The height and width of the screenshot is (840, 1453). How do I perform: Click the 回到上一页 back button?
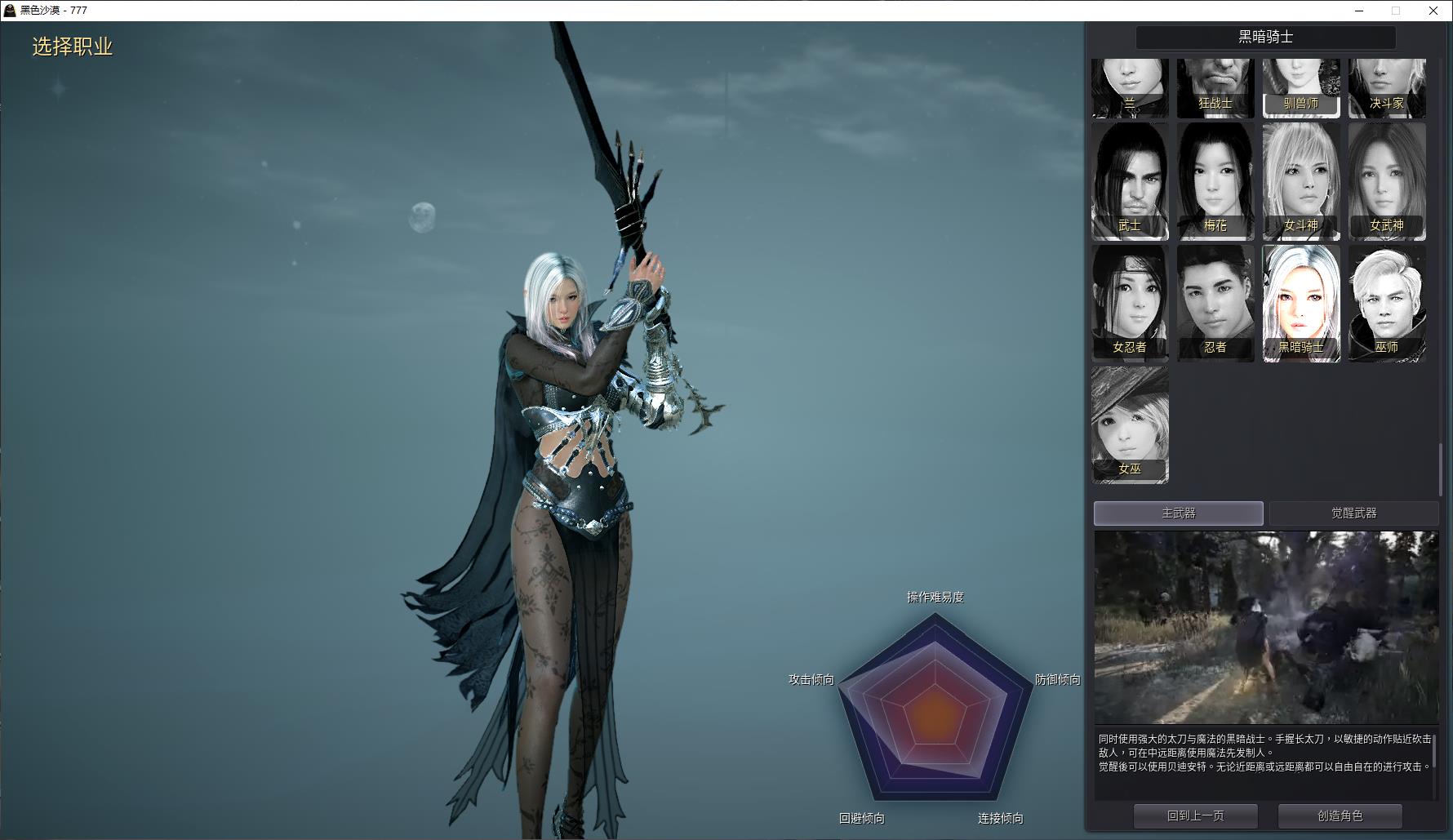(x=1195, y=816)
